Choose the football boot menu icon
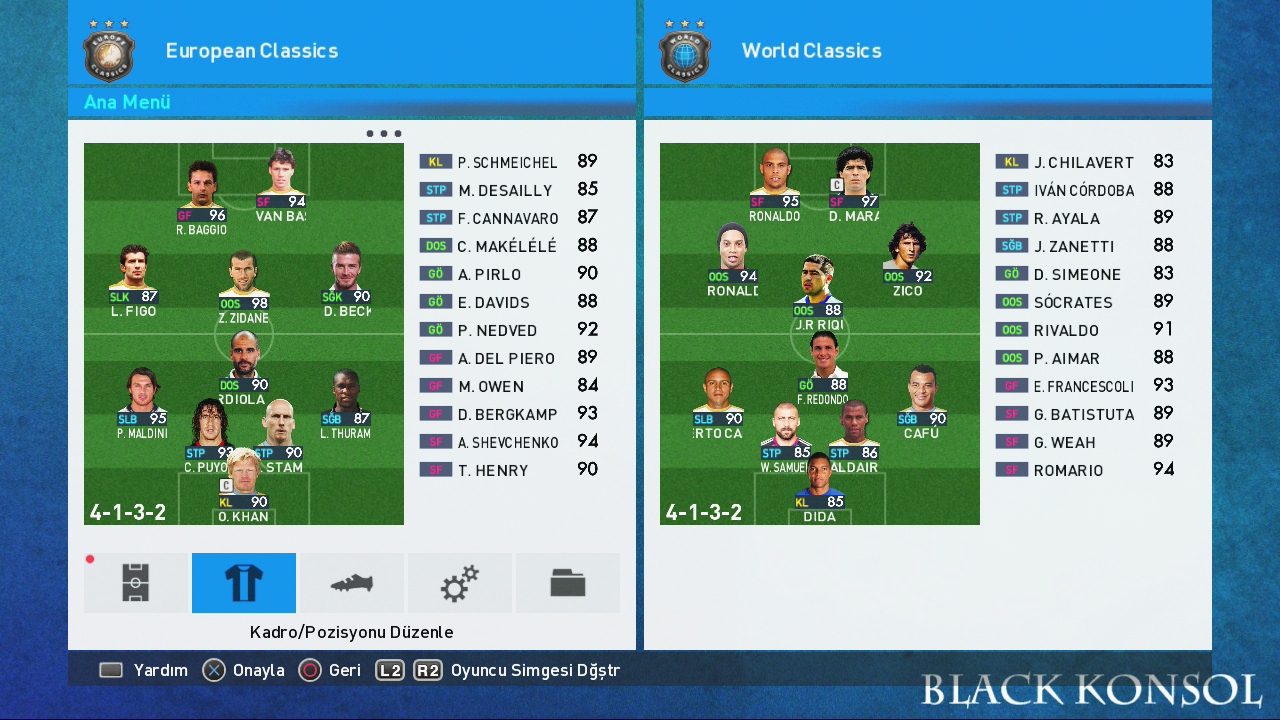Image resolution: width=1280 pixels, height=720 pixels. pos(352,583)
